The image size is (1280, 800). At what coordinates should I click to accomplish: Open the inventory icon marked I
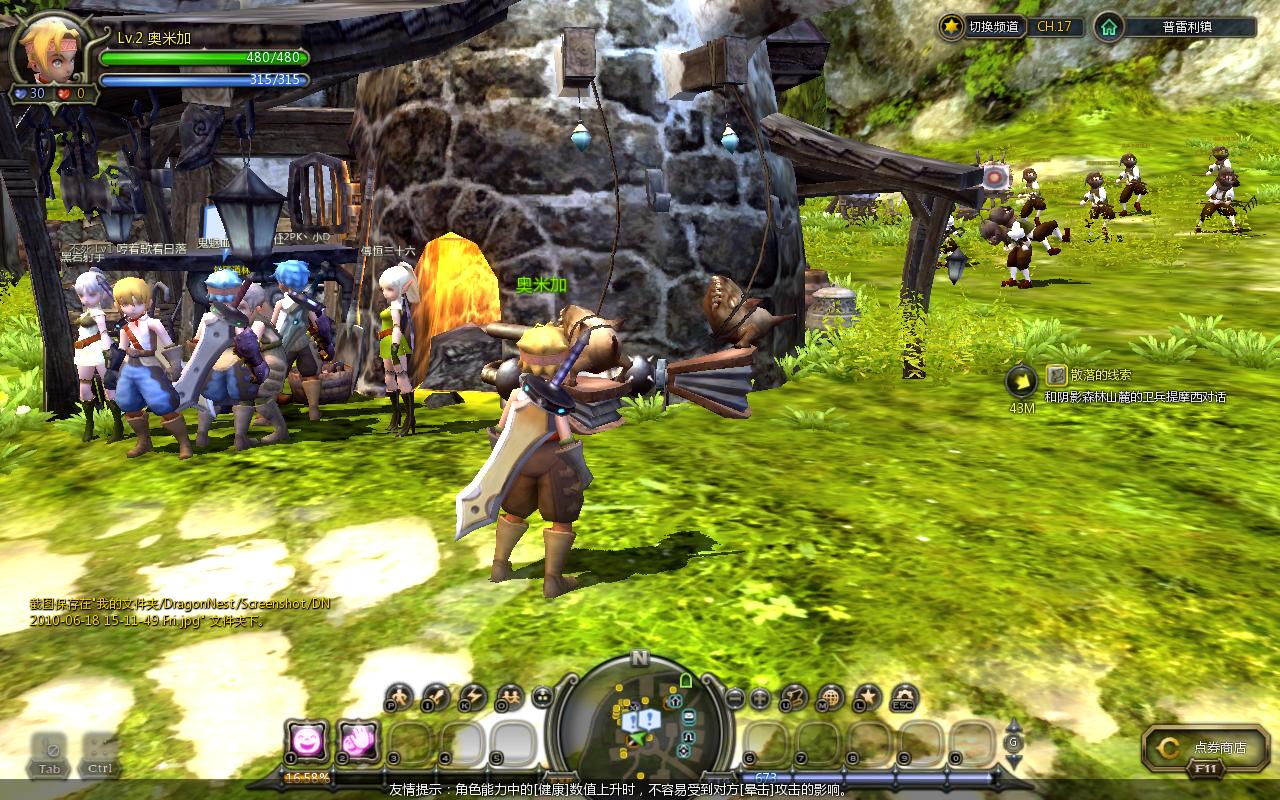coord(436,695)
